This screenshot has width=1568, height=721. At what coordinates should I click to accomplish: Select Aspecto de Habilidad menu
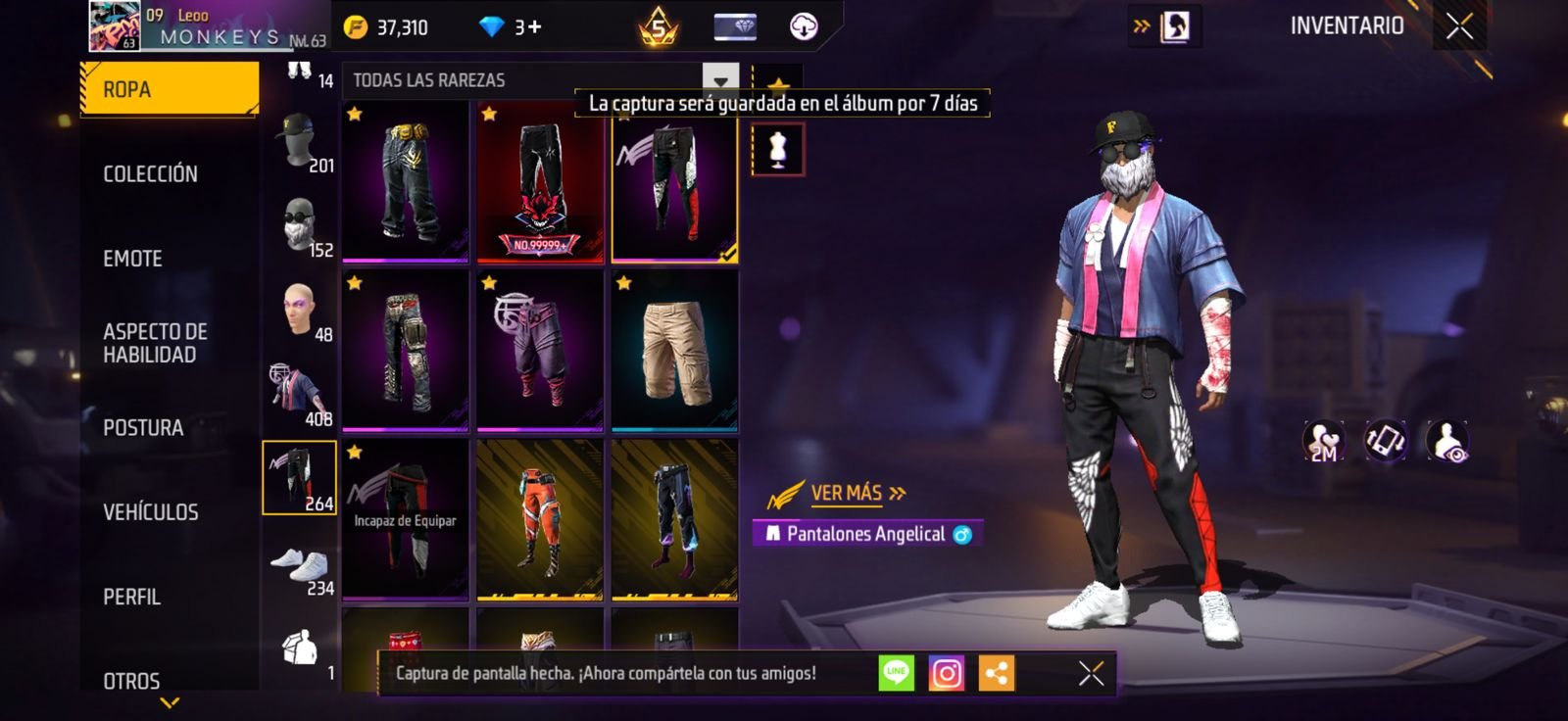(155, 343)
